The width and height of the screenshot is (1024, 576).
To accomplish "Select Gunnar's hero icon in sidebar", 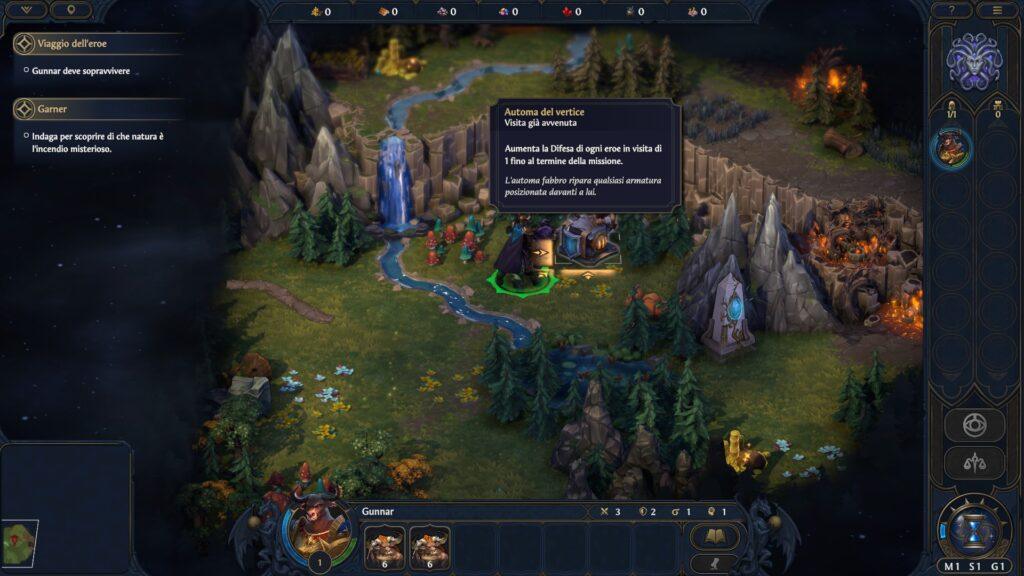I will (x=950, y=149).
